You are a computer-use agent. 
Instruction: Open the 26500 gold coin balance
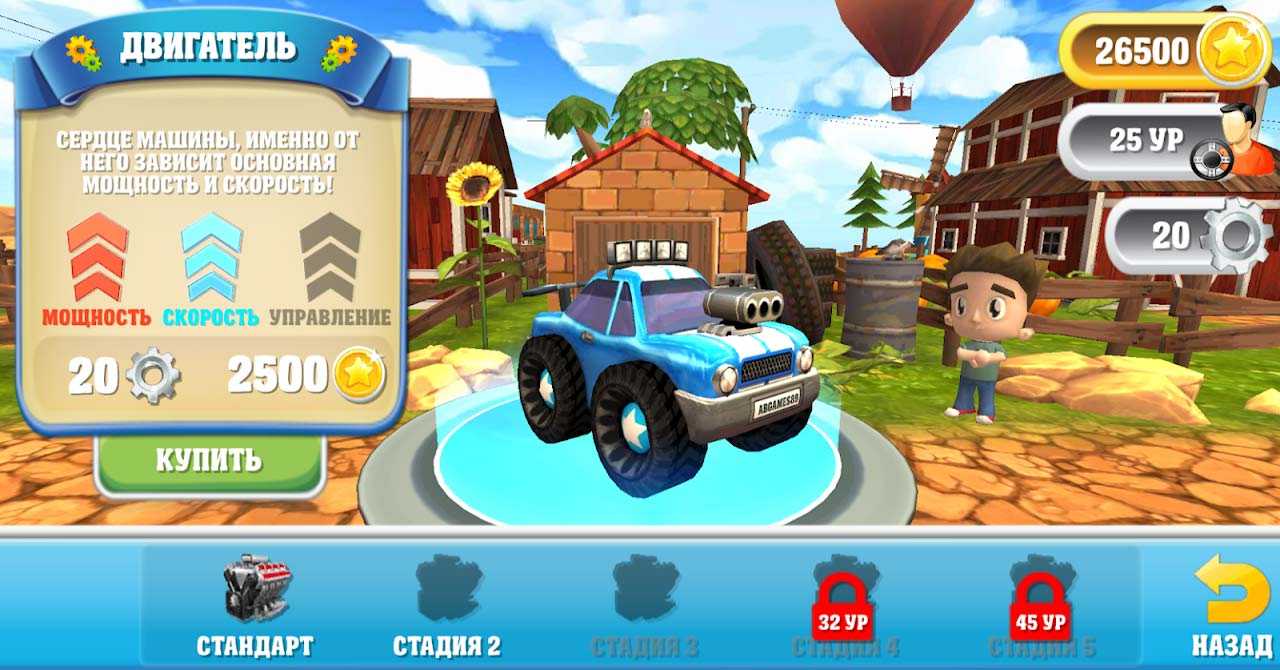(x=1166, y=51)
